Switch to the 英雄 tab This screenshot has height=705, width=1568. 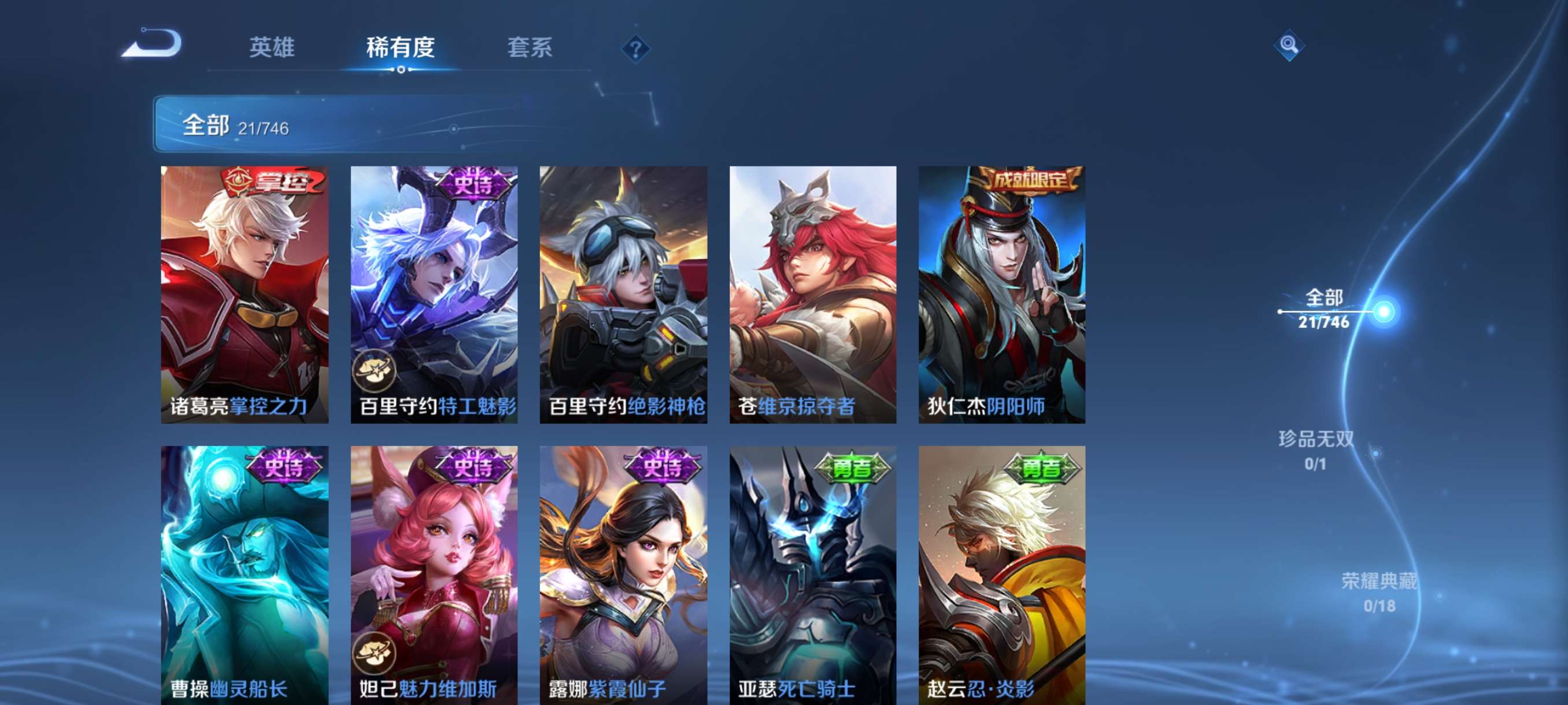[272, 49]
